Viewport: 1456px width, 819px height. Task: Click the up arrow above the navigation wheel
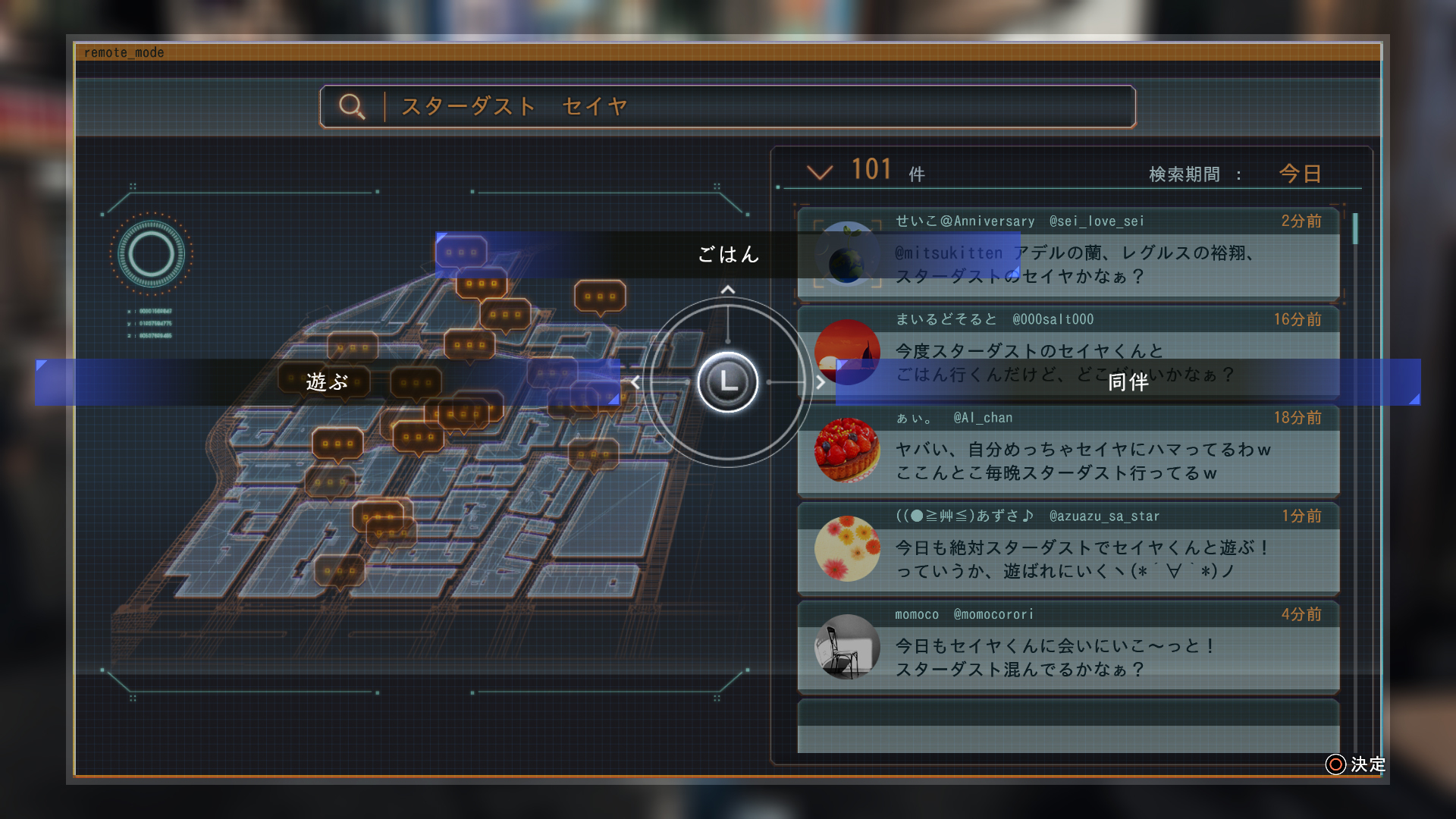pos(726,288)
